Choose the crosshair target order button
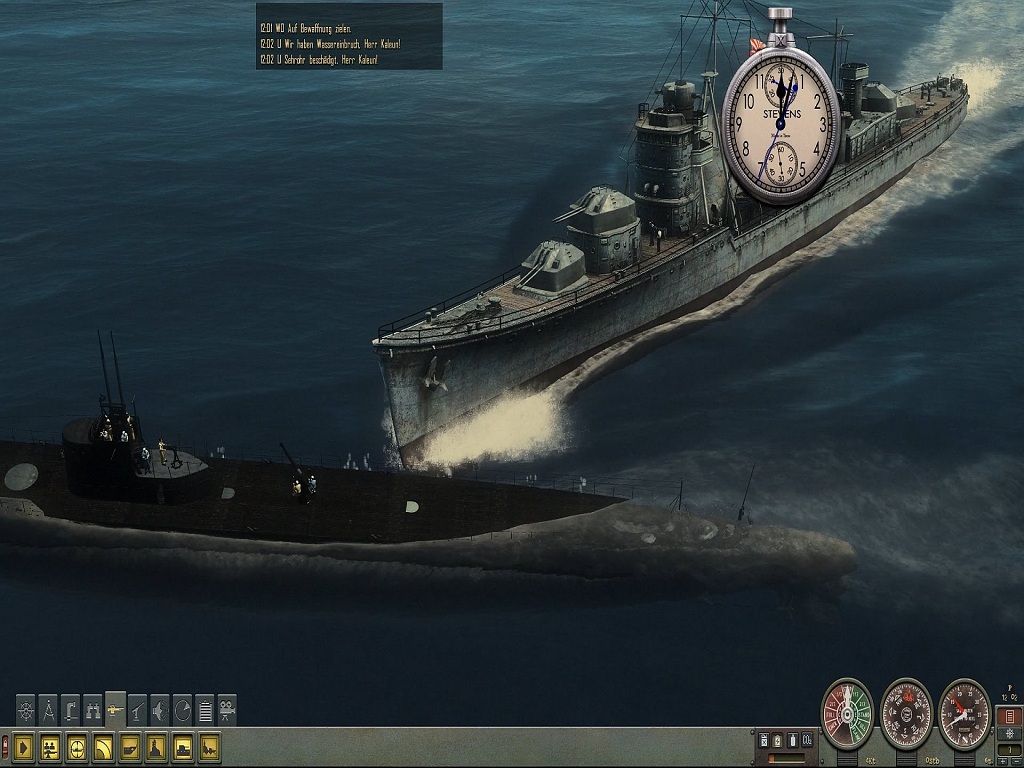Viewport: 1024px width, 768px height. click(76, 747)
